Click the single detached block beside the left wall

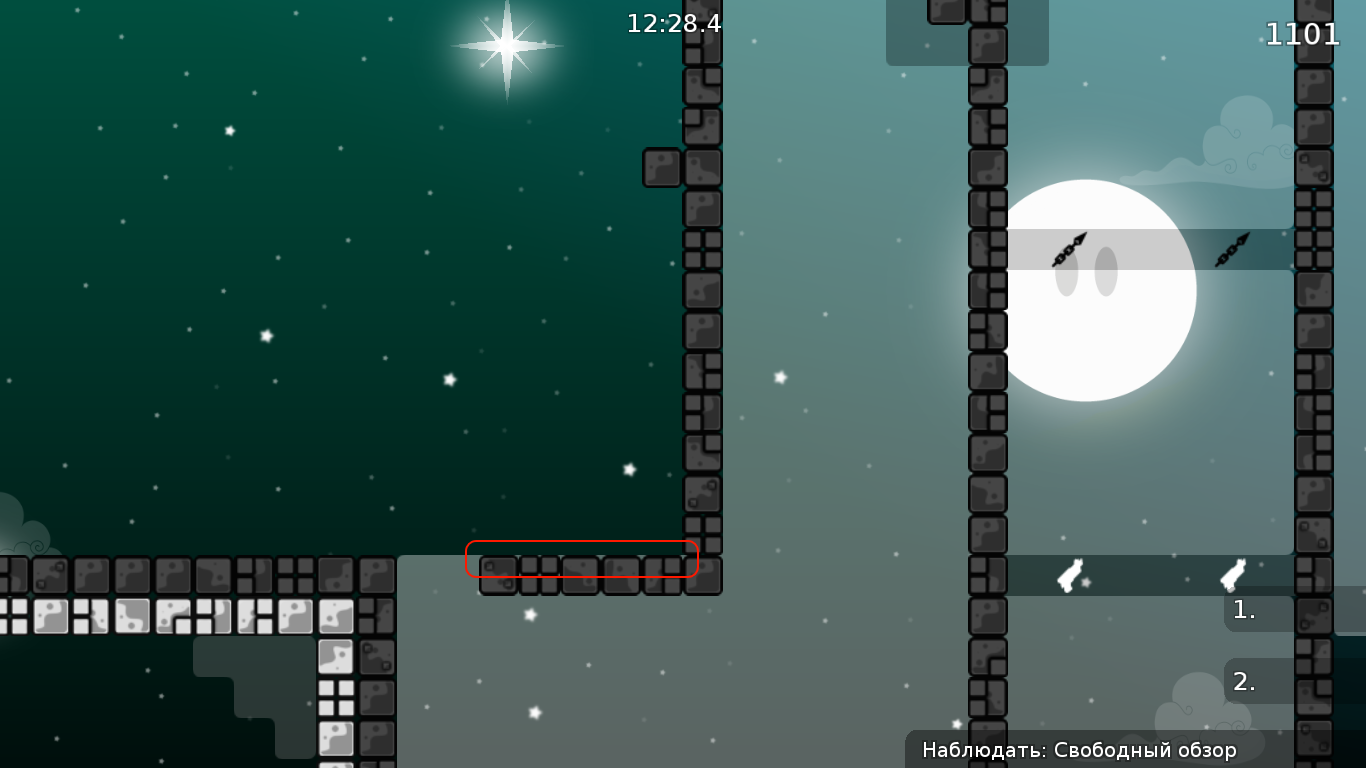coord(662,166)
